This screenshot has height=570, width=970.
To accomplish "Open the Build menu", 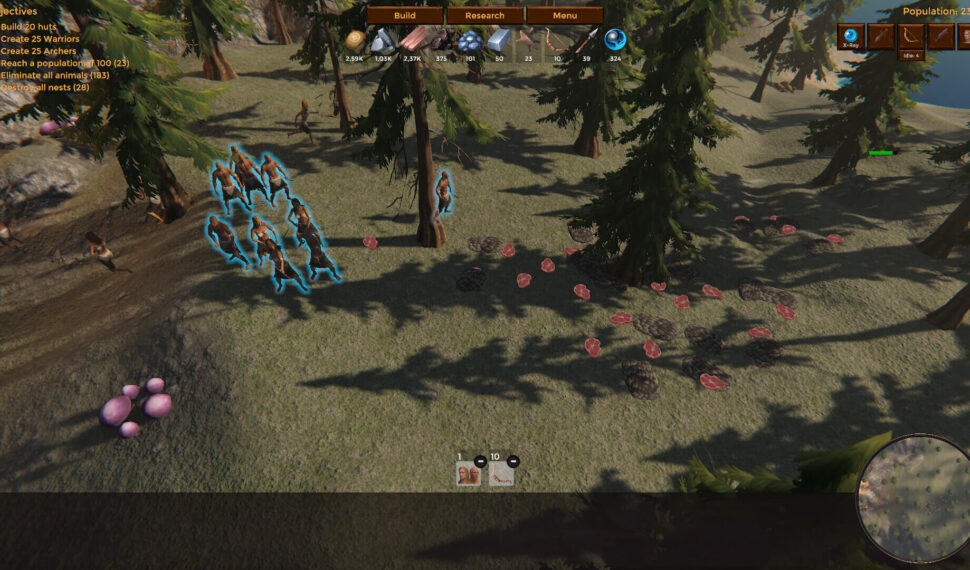I will [404, 16].
